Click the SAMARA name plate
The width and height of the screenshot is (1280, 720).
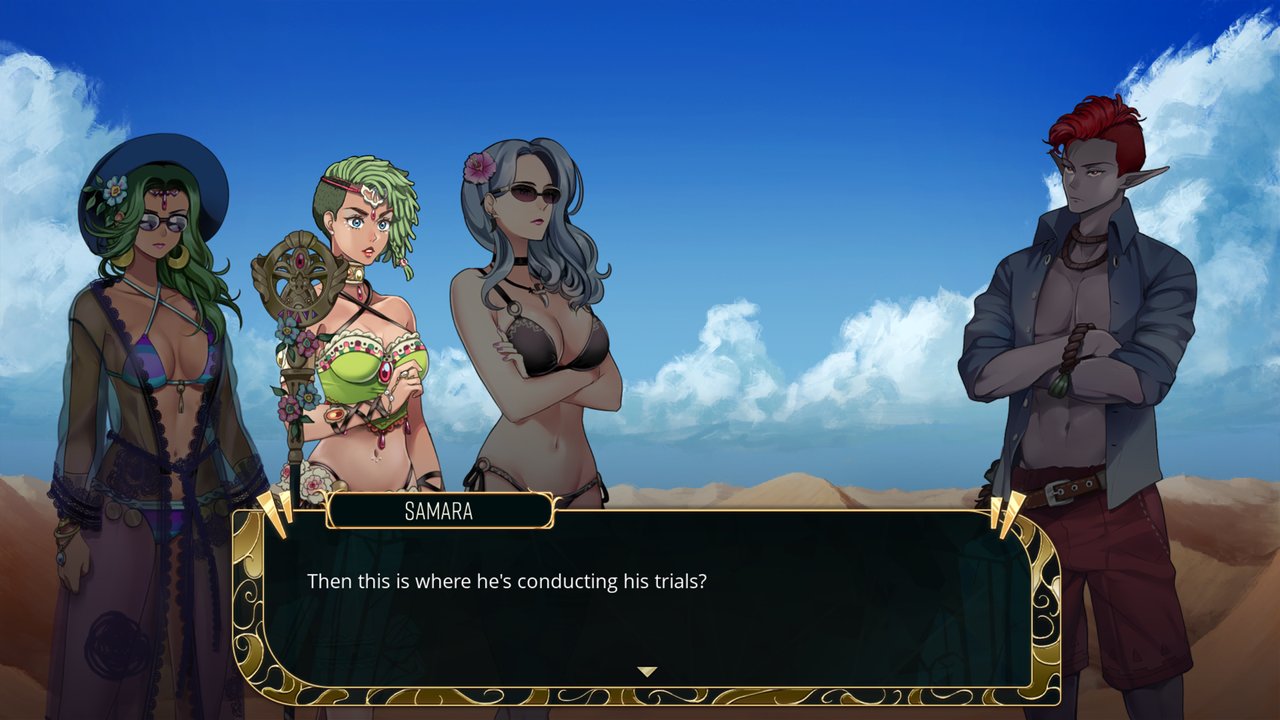pyautogui.click(x=440, y=511)
